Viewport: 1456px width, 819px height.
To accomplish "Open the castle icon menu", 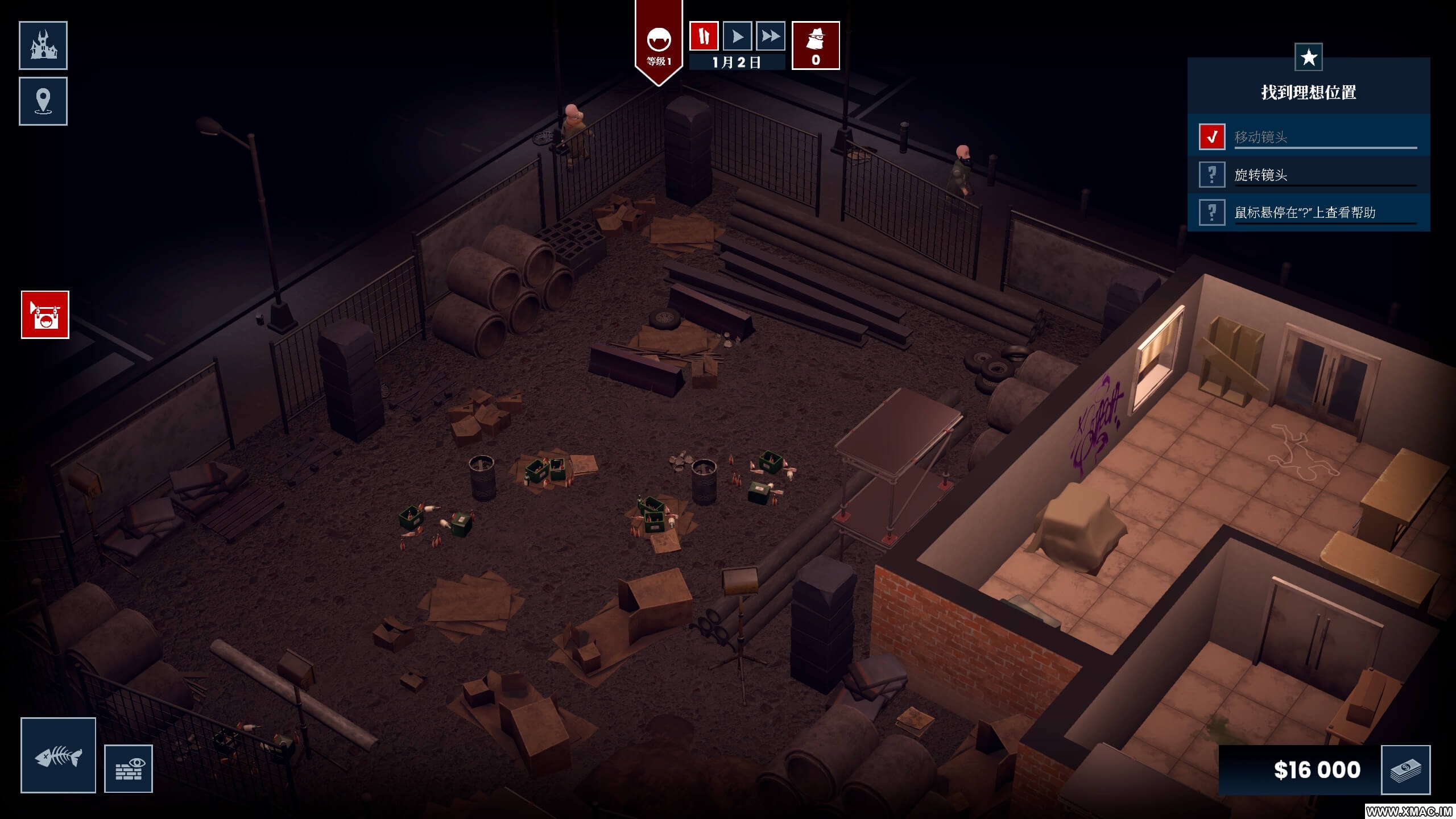I will coord(43,45).
